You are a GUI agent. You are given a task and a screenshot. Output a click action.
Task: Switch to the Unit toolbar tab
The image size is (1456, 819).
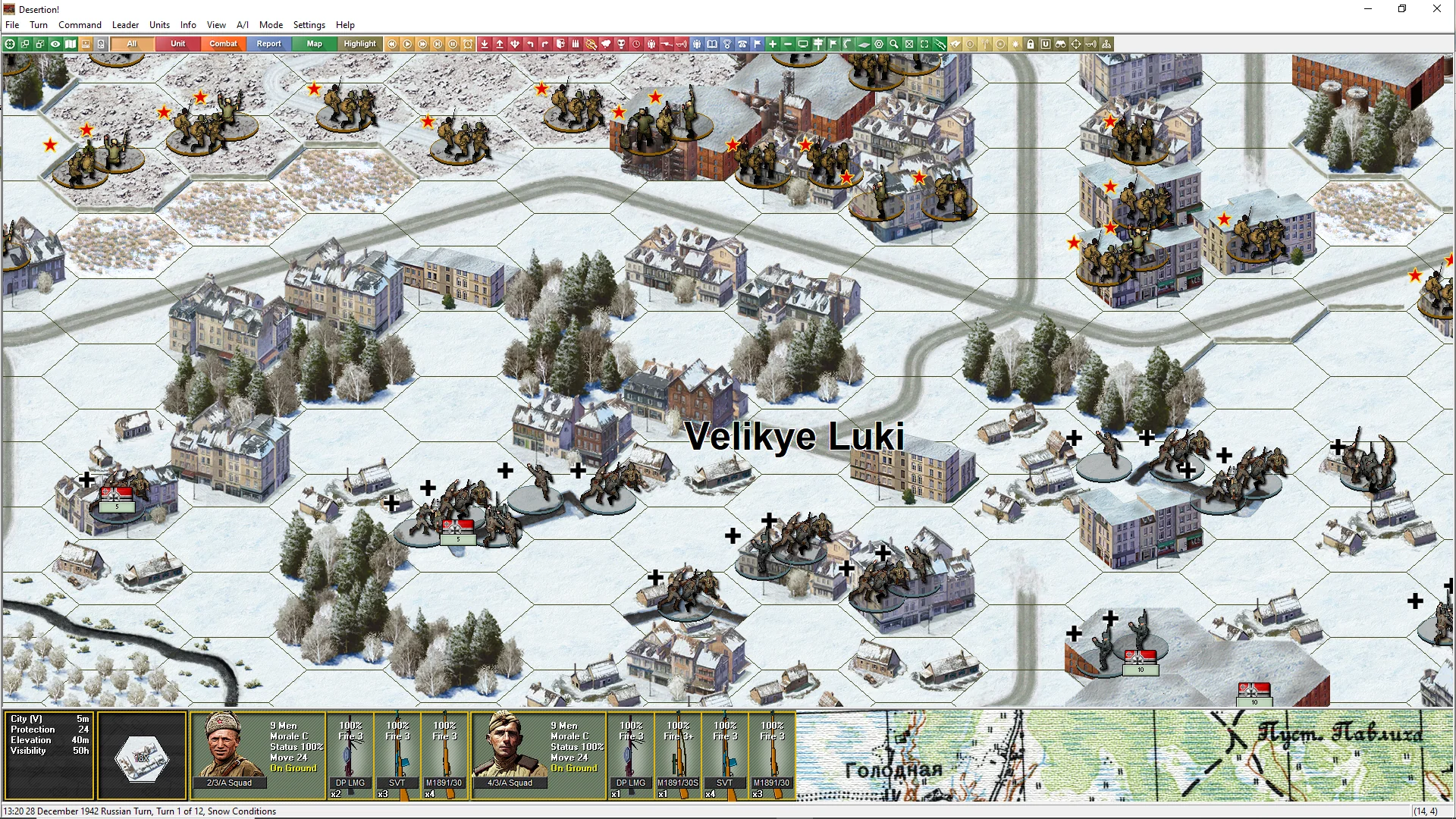point(177,44)
